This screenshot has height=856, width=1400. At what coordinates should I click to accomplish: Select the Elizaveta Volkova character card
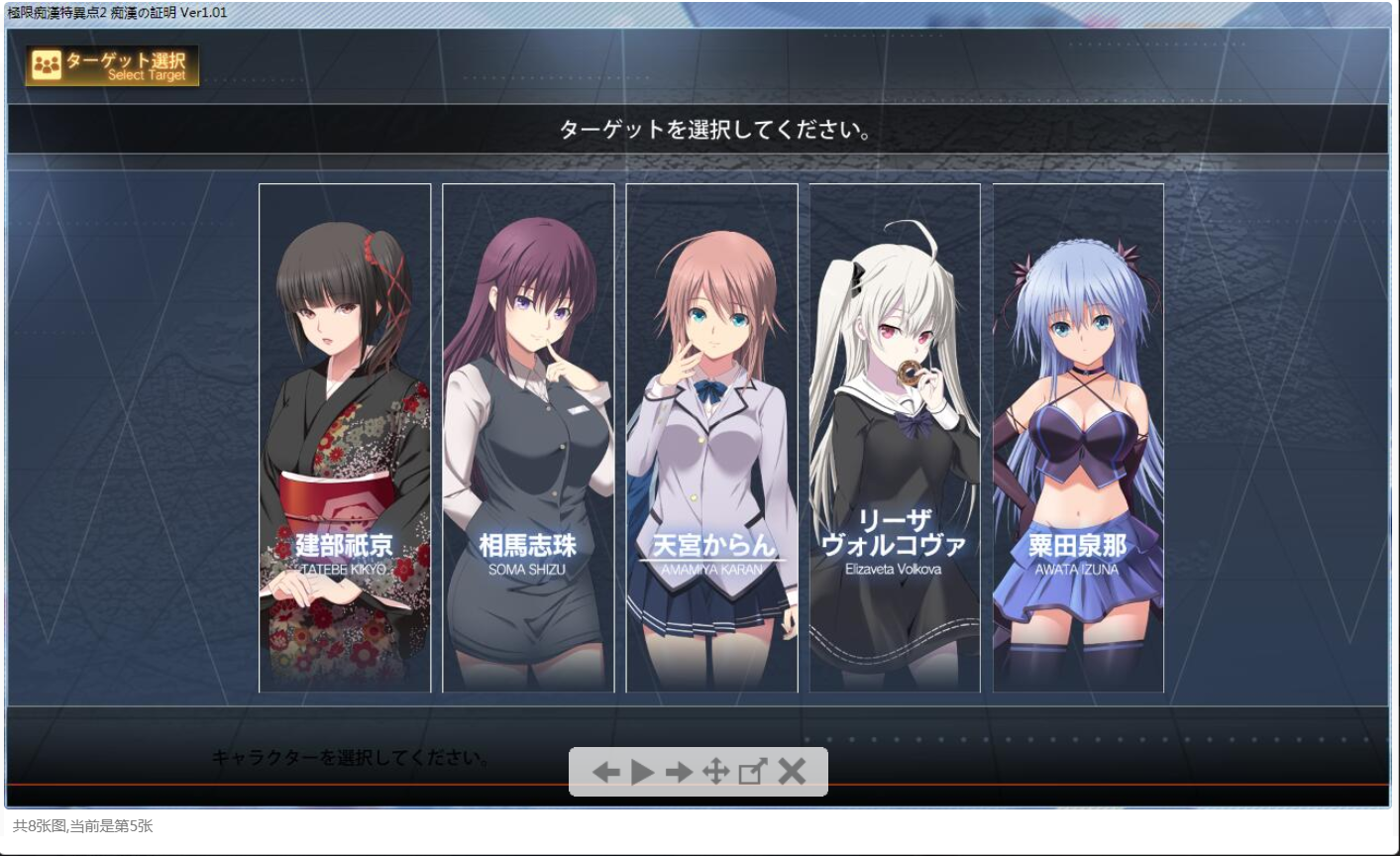(895, 438)
